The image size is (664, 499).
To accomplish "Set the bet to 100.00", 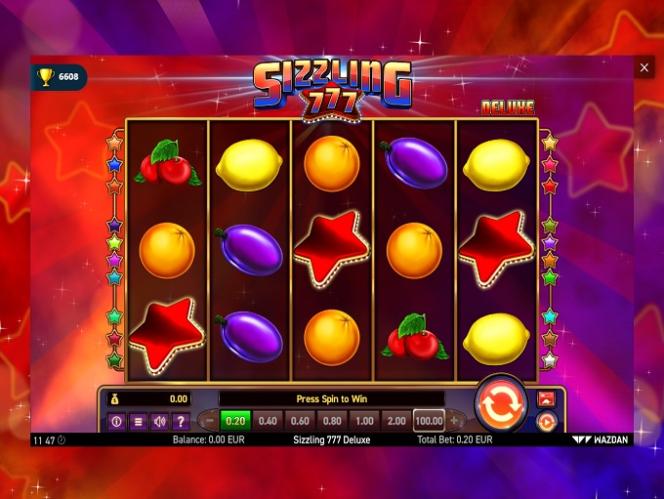I will point(428,421).
